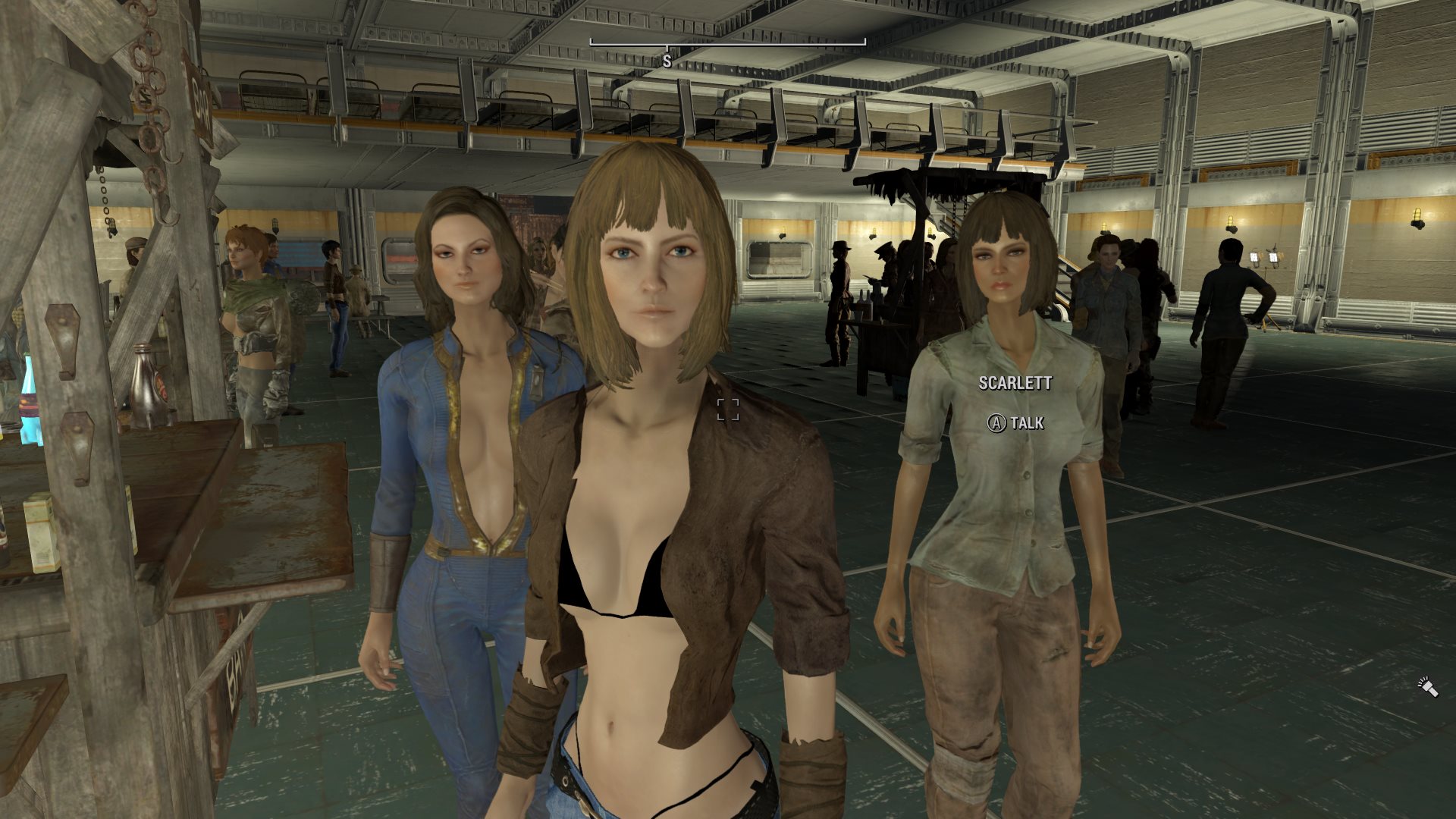Click the crosshair reticle at screen center

tap(728, 411)
